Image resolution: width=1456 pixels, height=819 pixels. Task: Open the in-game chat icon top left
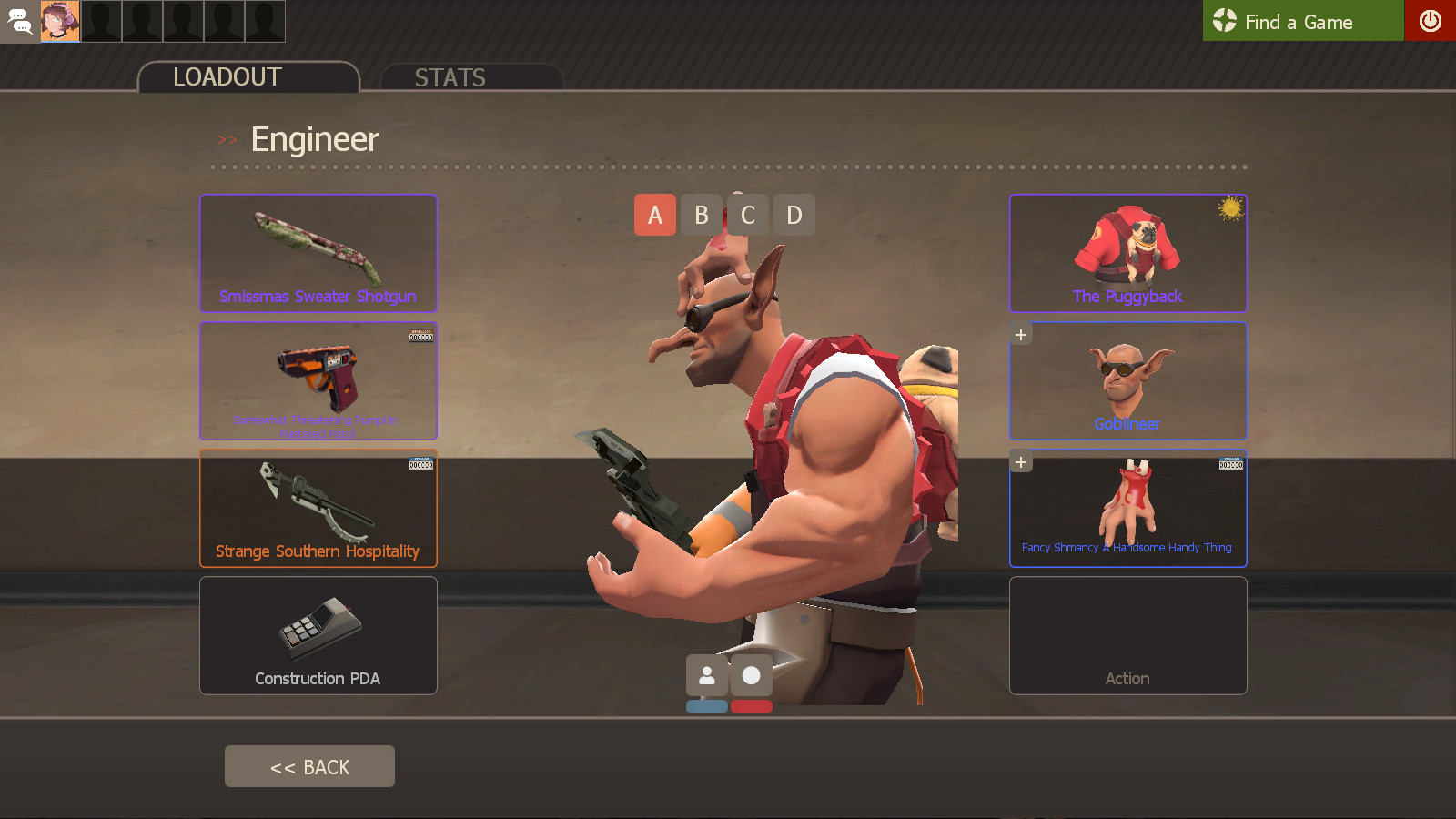(x=20, y=21)
